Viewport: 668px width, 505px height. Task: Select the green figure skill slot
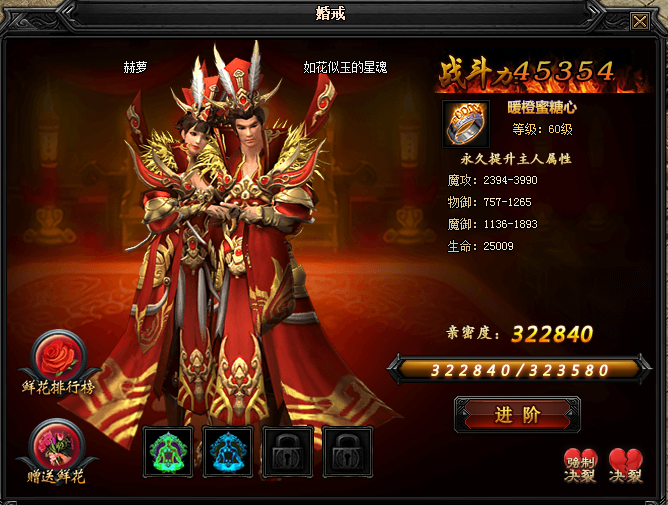168,452
